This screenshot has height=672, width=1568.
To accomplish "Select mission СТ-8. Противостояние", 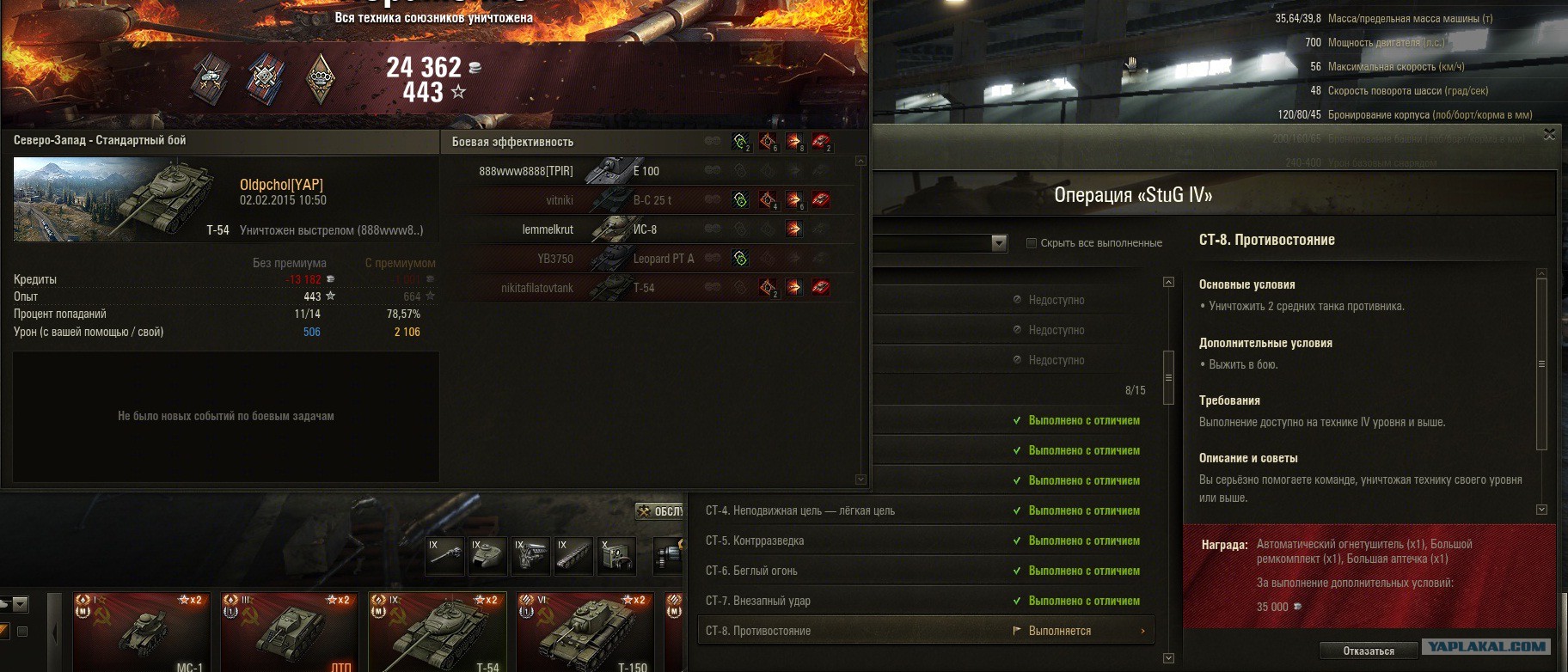I will (925, 631).
